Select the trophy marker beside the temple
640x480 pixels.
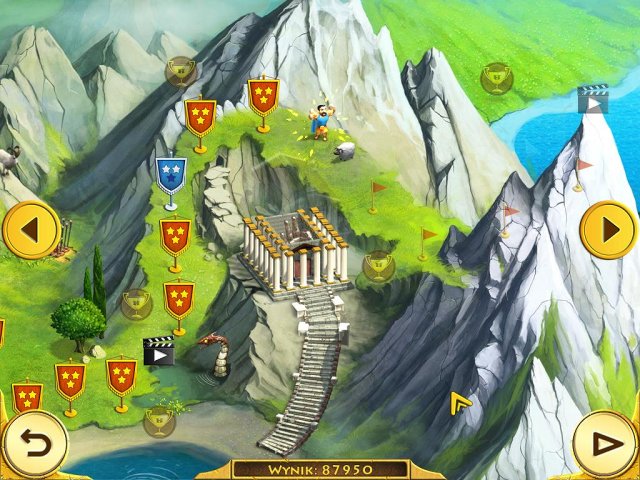pyautogui.click(x=378, y=265)
